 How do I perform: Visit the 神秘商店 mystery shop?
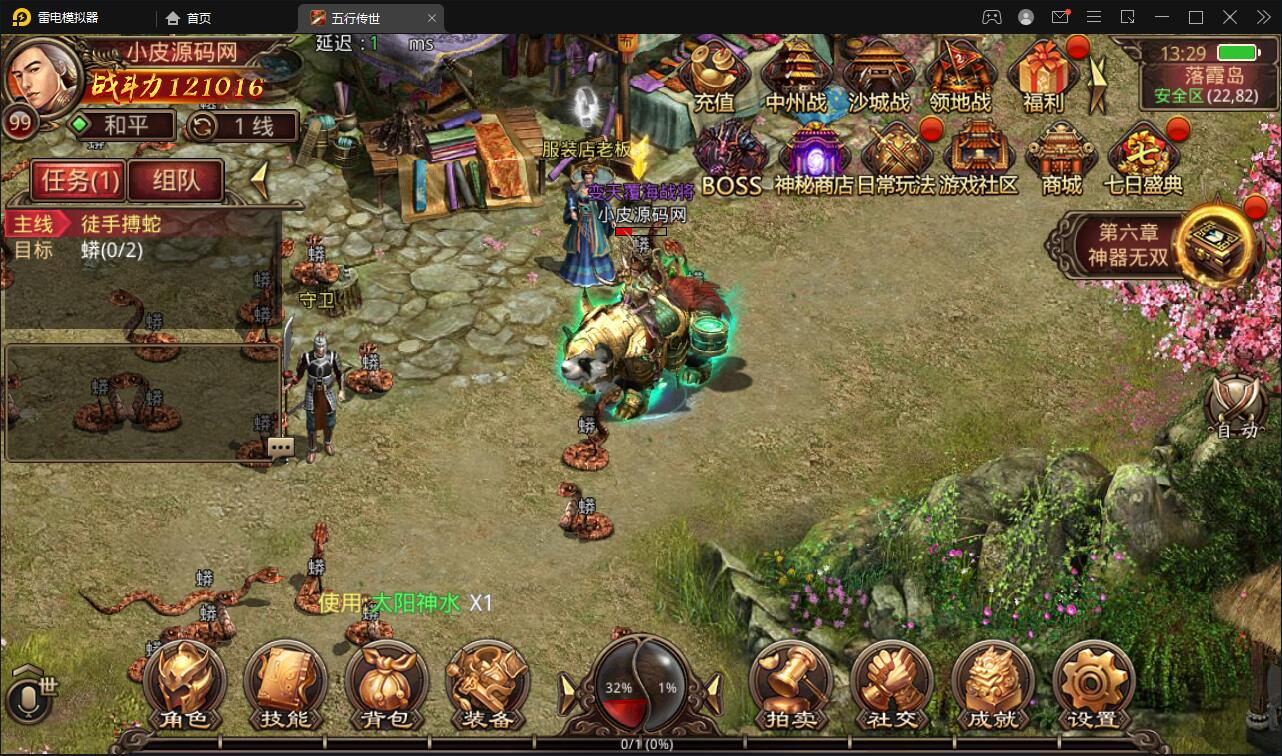[814, 158]
